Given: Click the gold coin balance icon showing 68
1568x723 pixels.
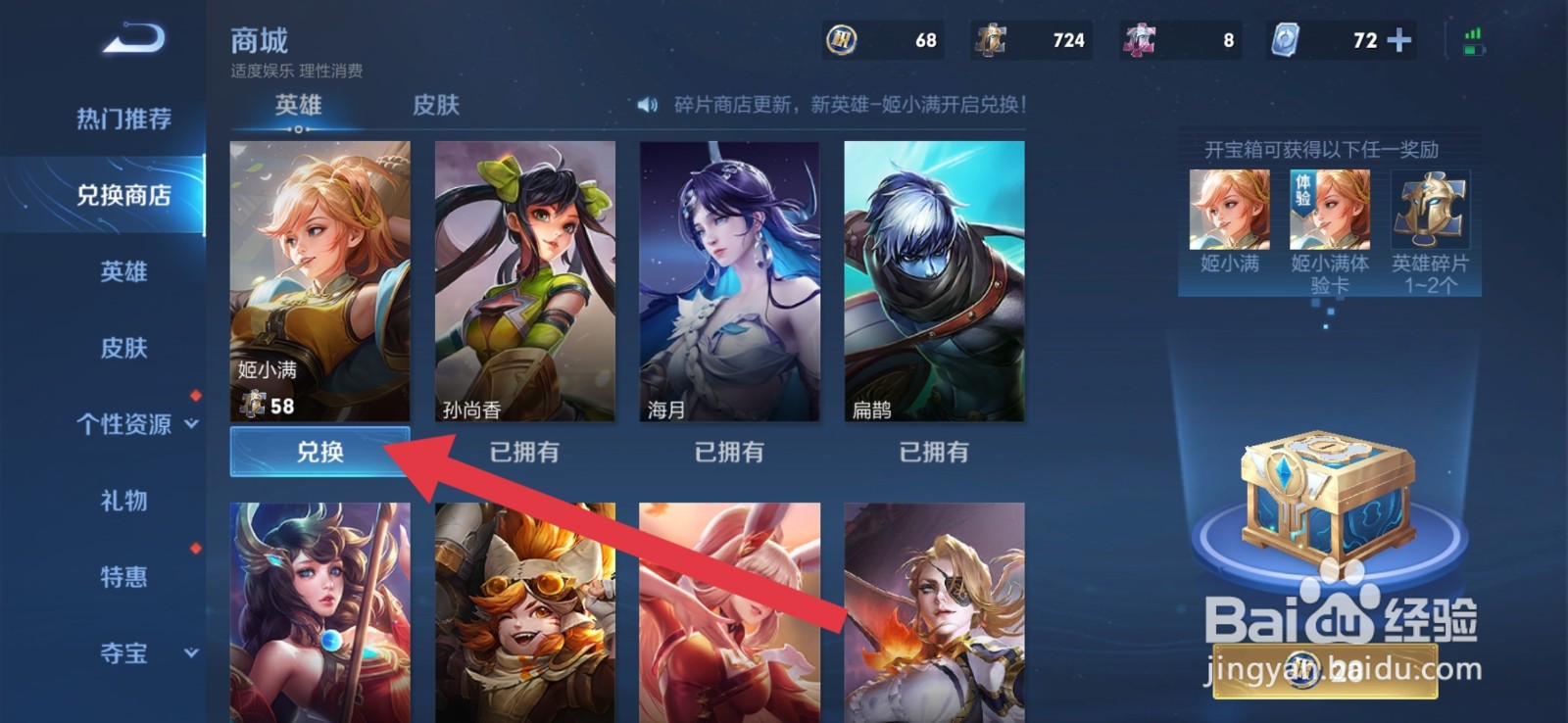Looking at the screenshot, I should tap(843, 41).
